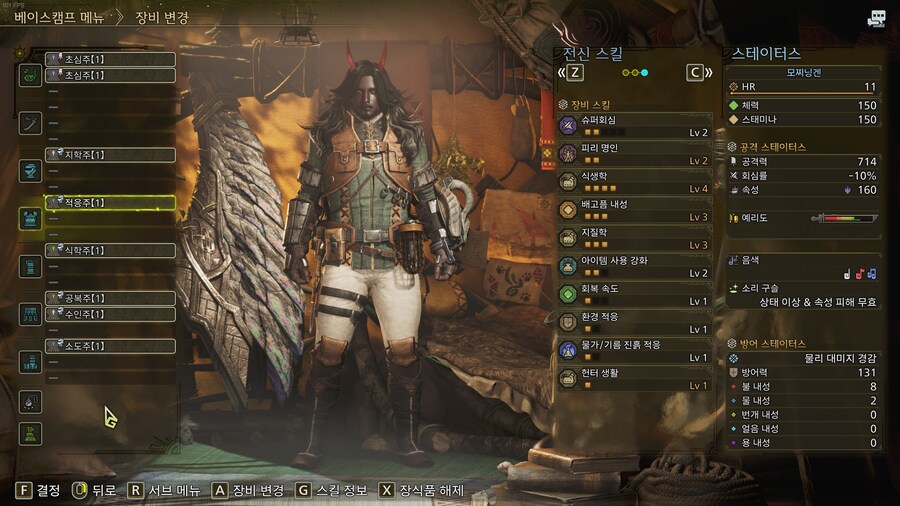Choose the 회복 속도 skill row
This screenshot has width=900, height=506.
tap(637, 294)
